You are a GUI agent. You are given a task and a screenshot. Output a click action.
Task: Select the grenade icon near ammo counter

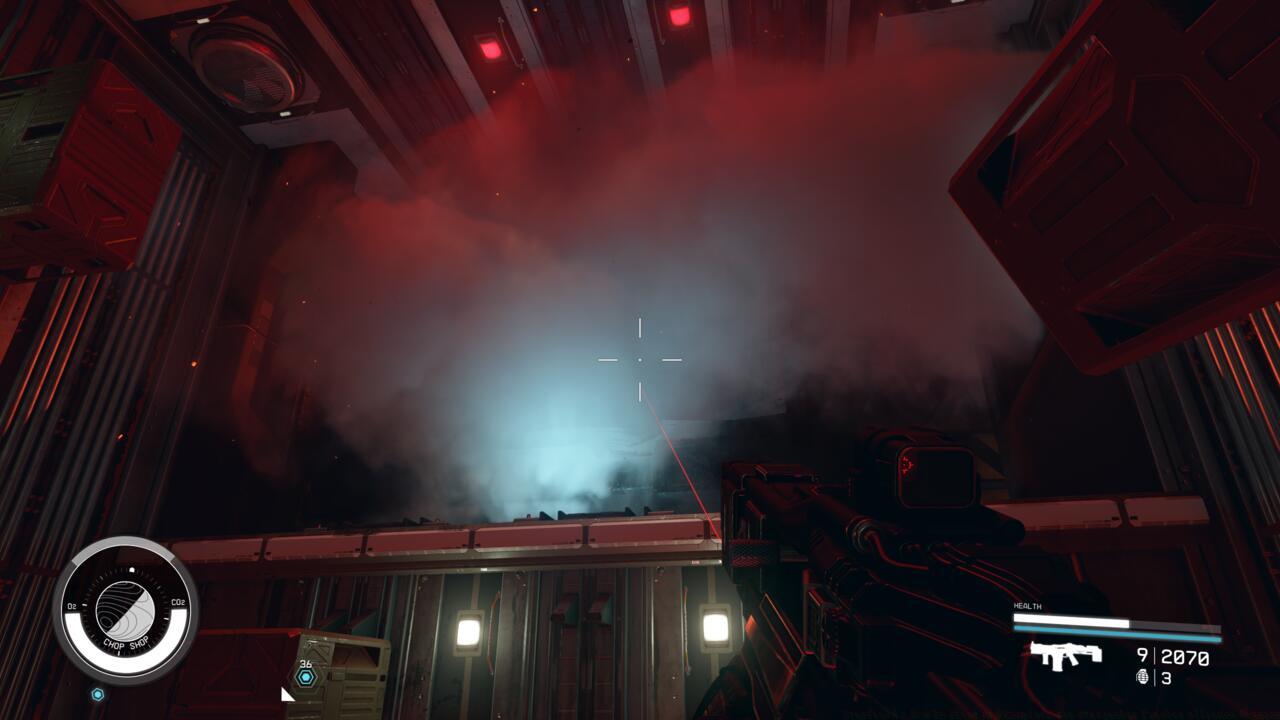pos(1142,676)
